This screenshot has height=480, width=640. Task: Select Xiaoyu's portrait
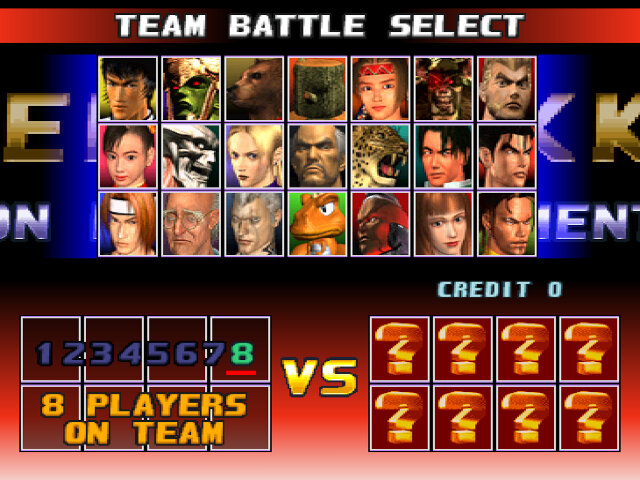[128, 155]
